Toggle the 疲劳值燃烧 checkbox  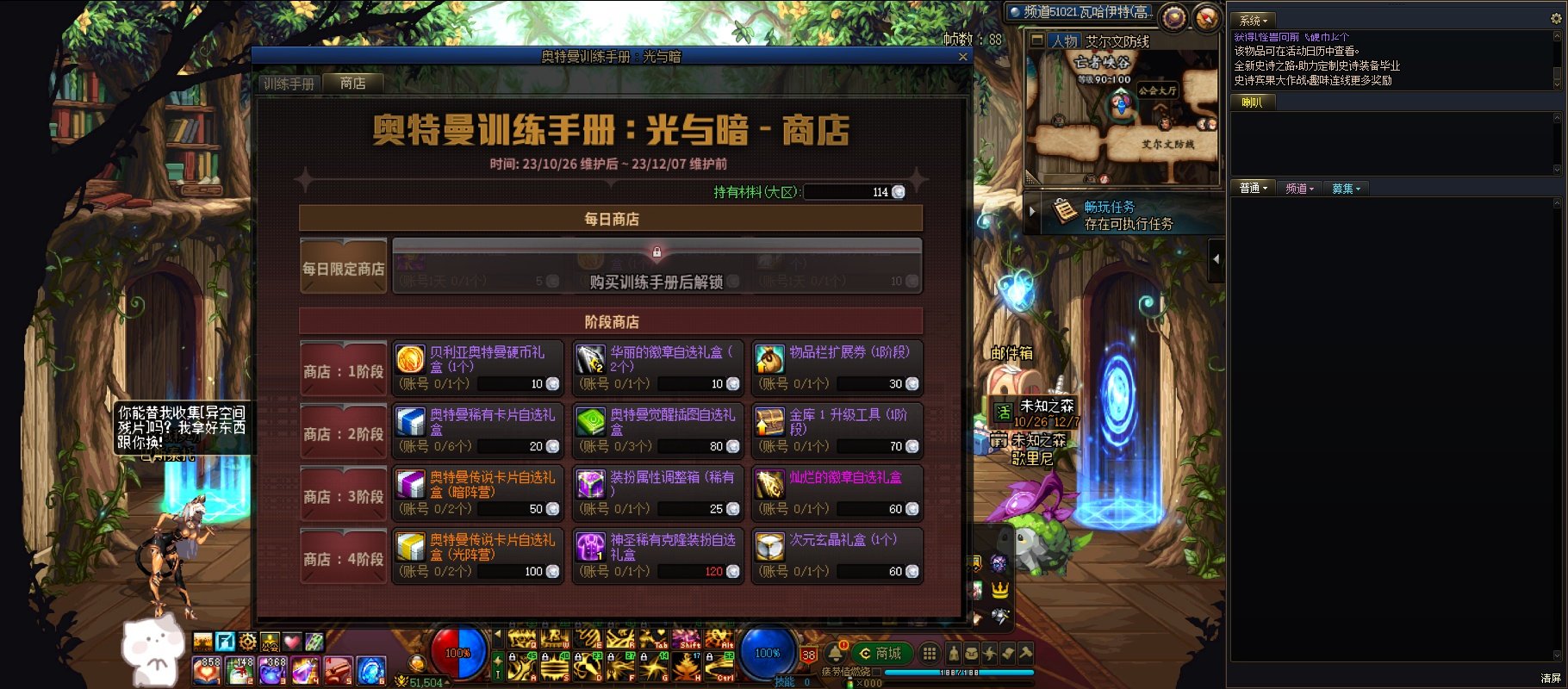pyautogui.click(x=876, y=672)
